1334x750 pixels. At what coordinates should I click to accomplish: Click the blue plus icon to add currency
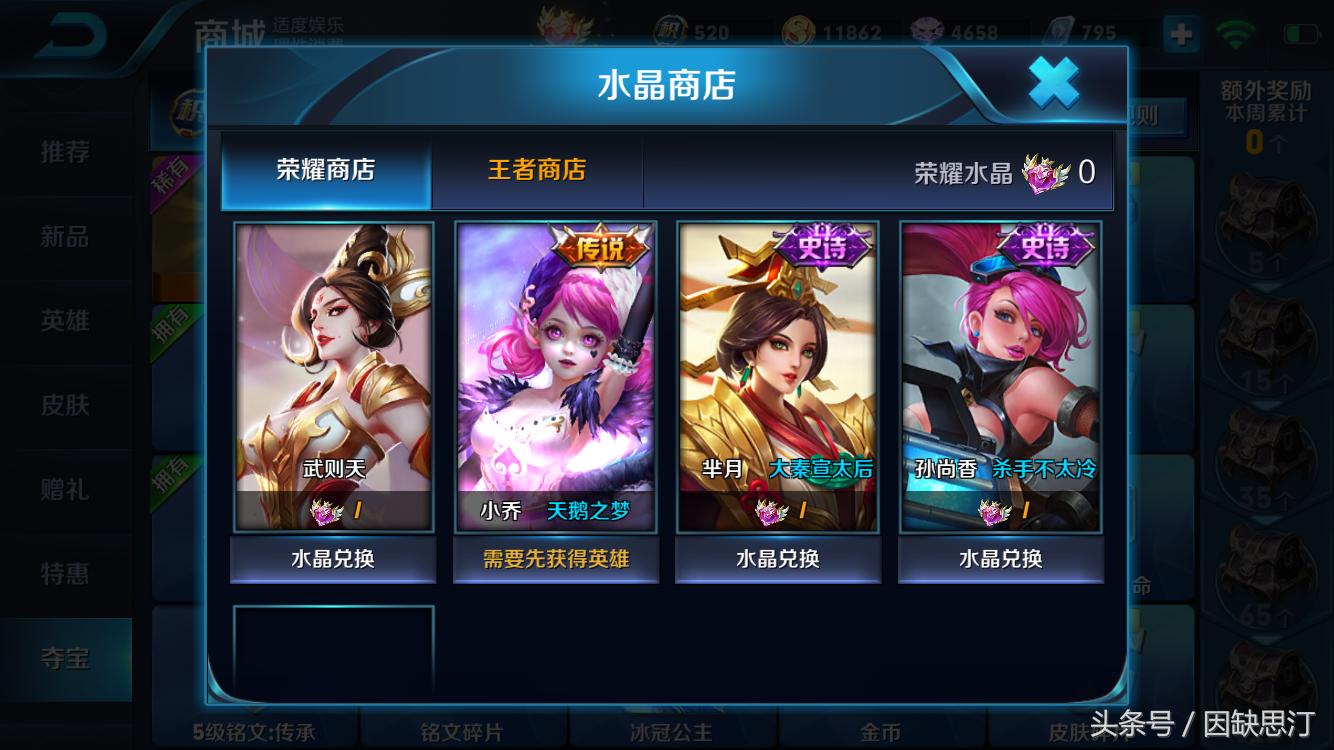(x=1182, y=33)
